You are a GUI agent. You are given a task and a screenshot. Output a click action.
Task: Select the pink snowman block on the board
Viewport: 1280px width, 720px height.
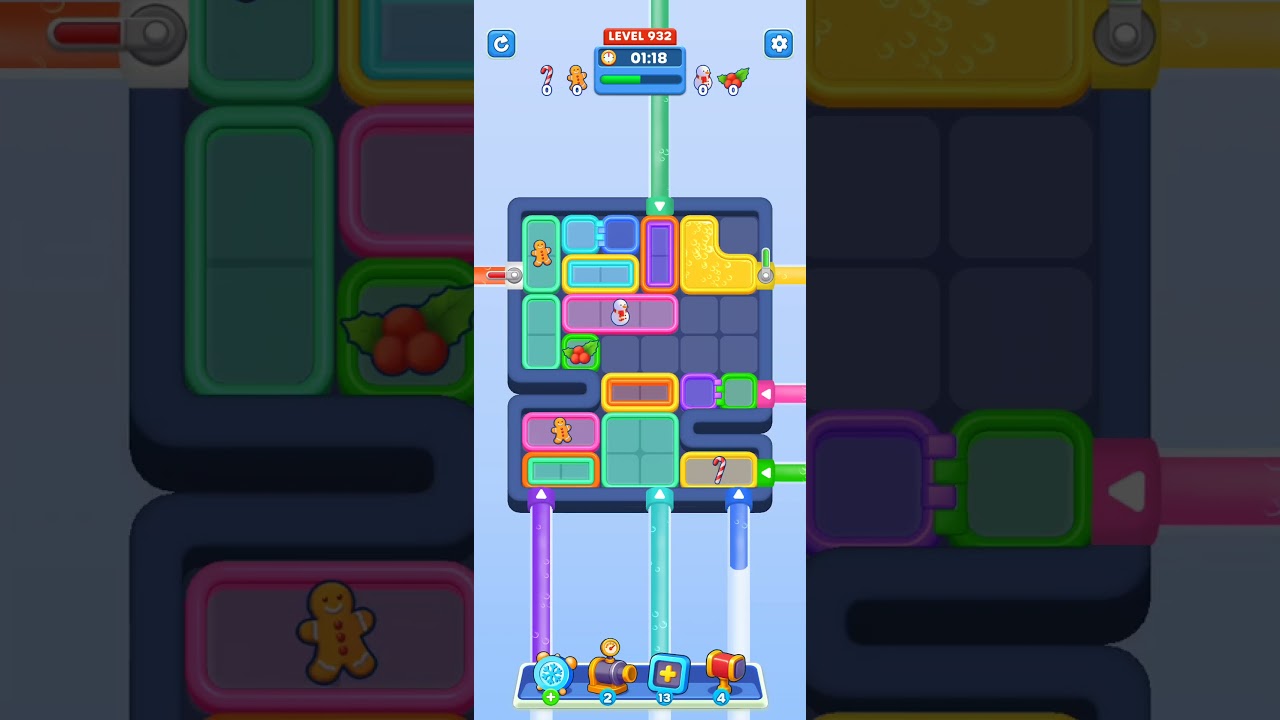click(x=620, y=314)
